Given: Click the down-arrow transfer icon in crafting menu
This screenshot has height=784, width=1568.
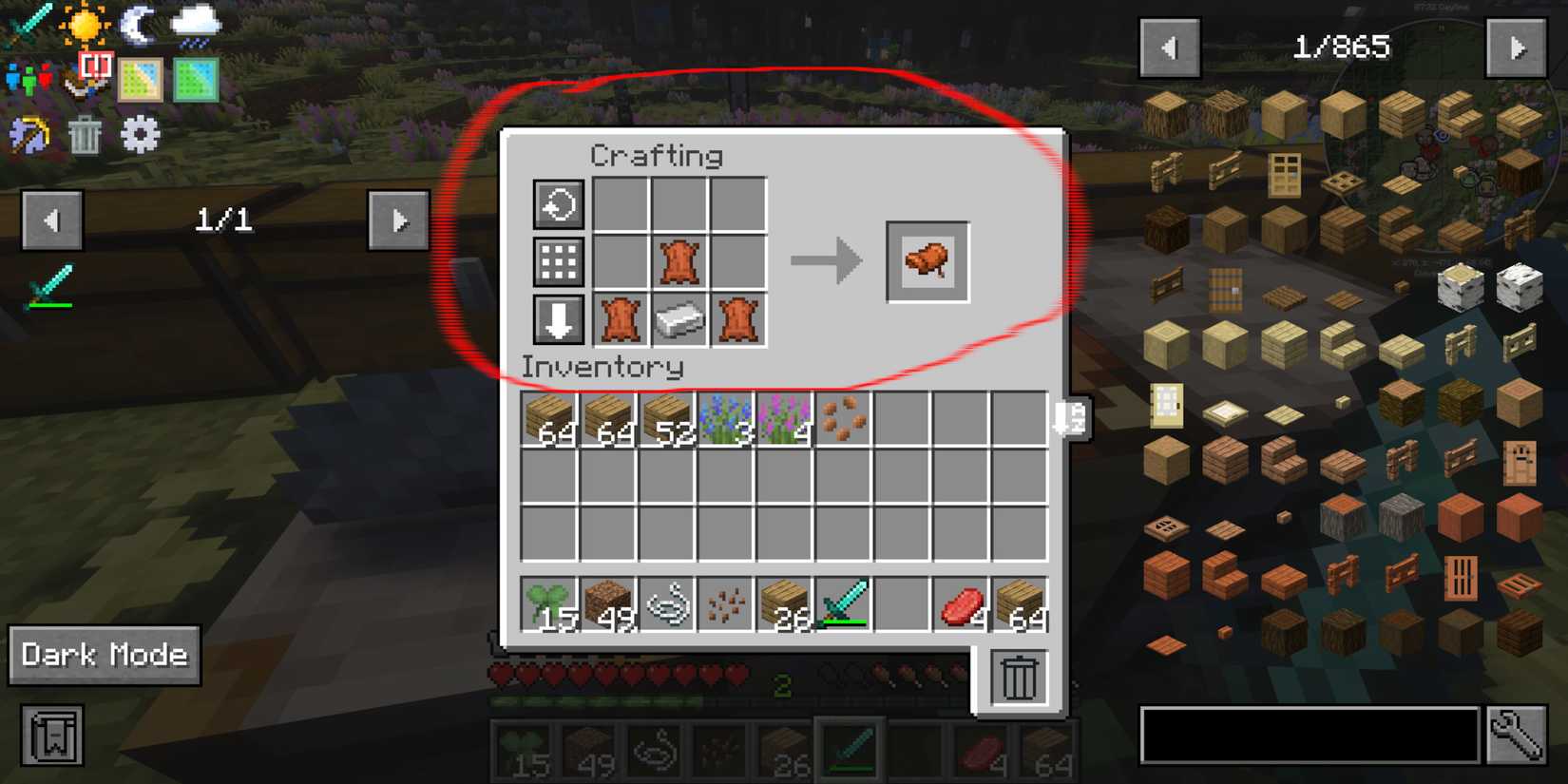Looking at the screenshot, I should 558,320.
